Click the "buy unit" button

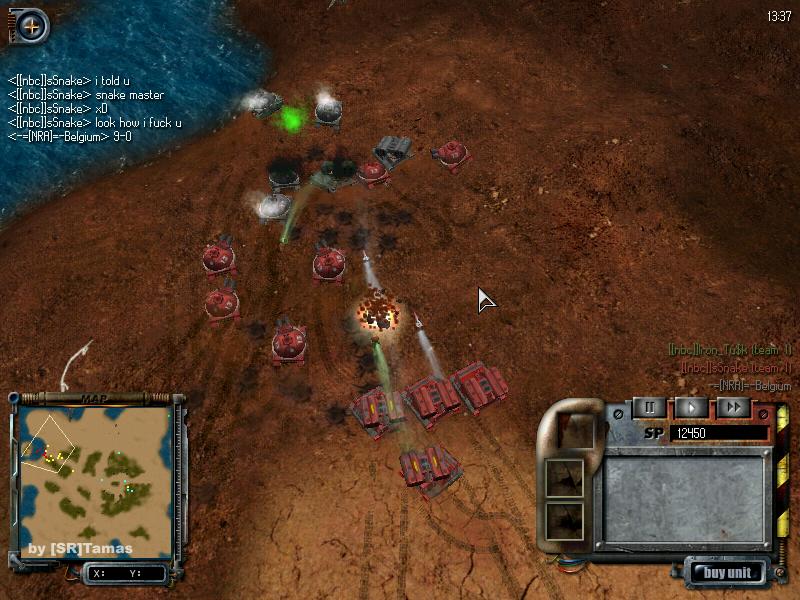727,573
